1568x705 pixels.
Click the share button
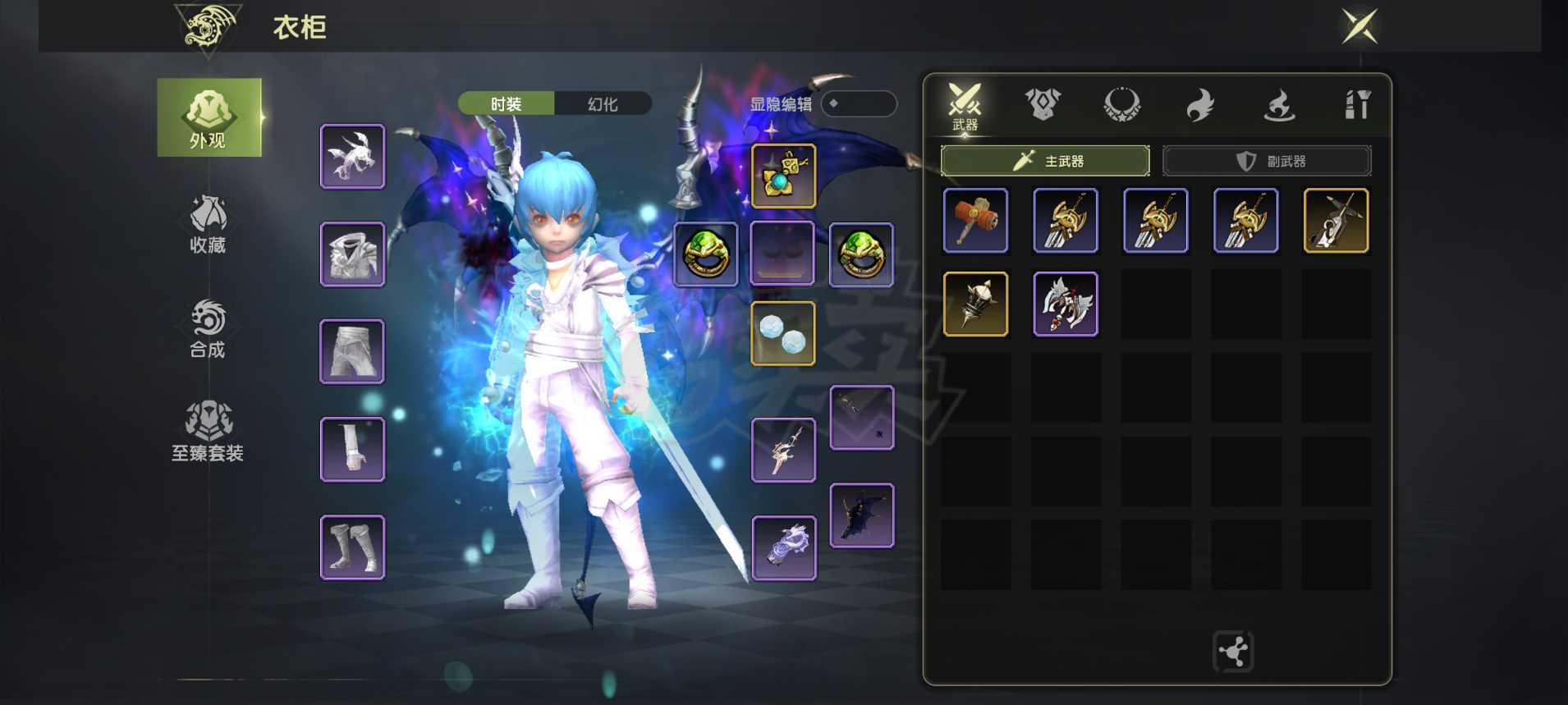tap(1233, 652)
